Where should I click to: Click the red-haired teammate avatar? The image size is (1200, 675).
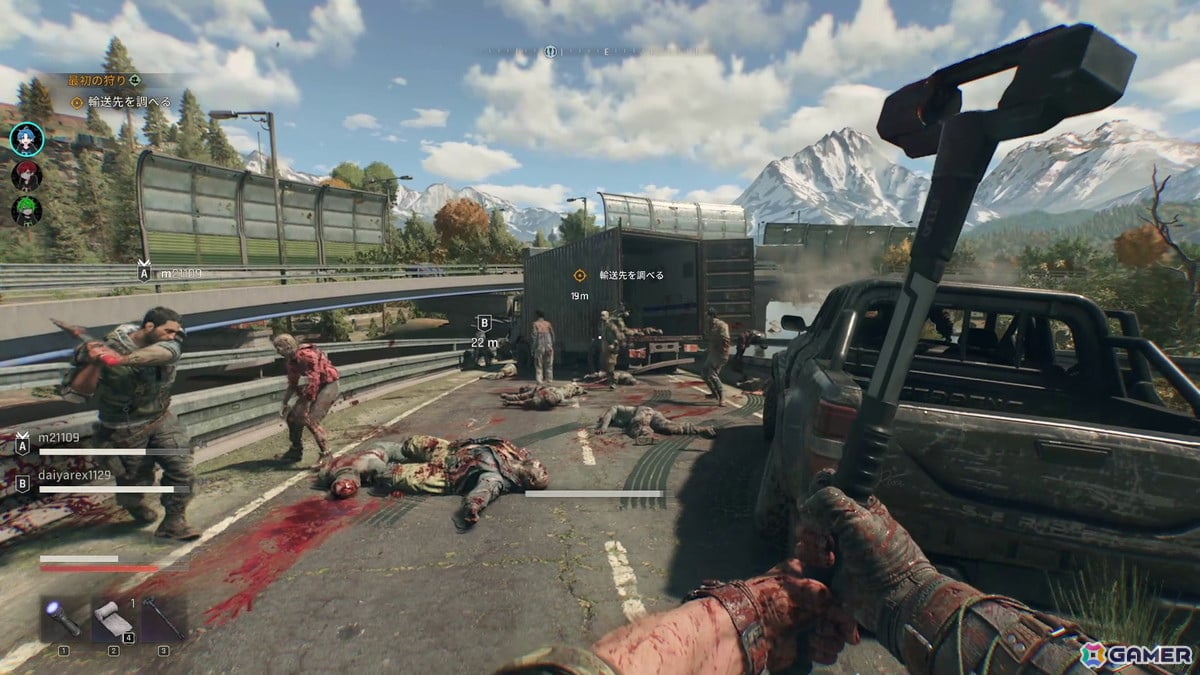coord(26,175)
